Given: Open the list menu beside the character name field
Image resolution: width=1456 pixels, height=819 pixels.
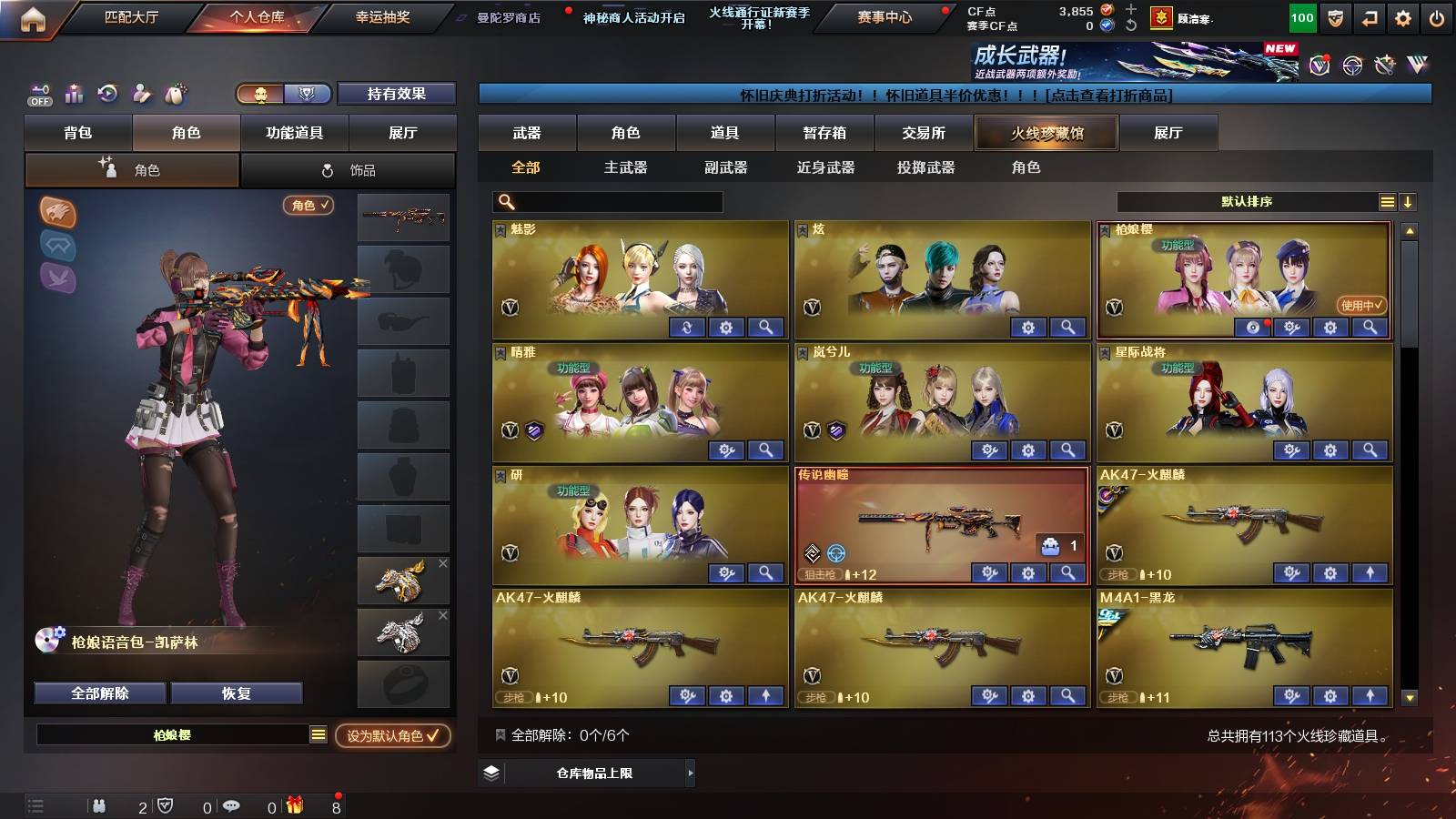Looking at the screenshot, I should 319,734.
